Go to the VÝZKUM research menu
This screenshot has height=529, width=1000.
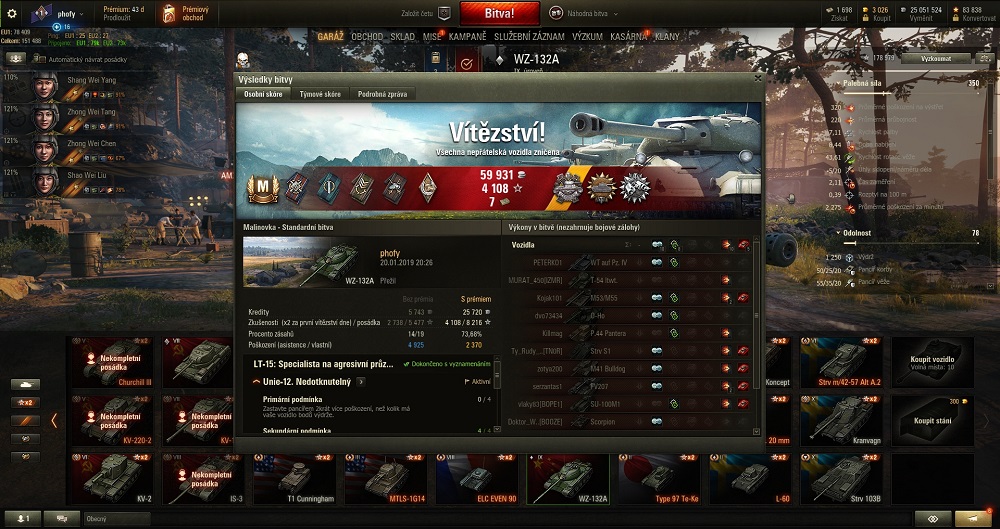[x=587, y=36]
